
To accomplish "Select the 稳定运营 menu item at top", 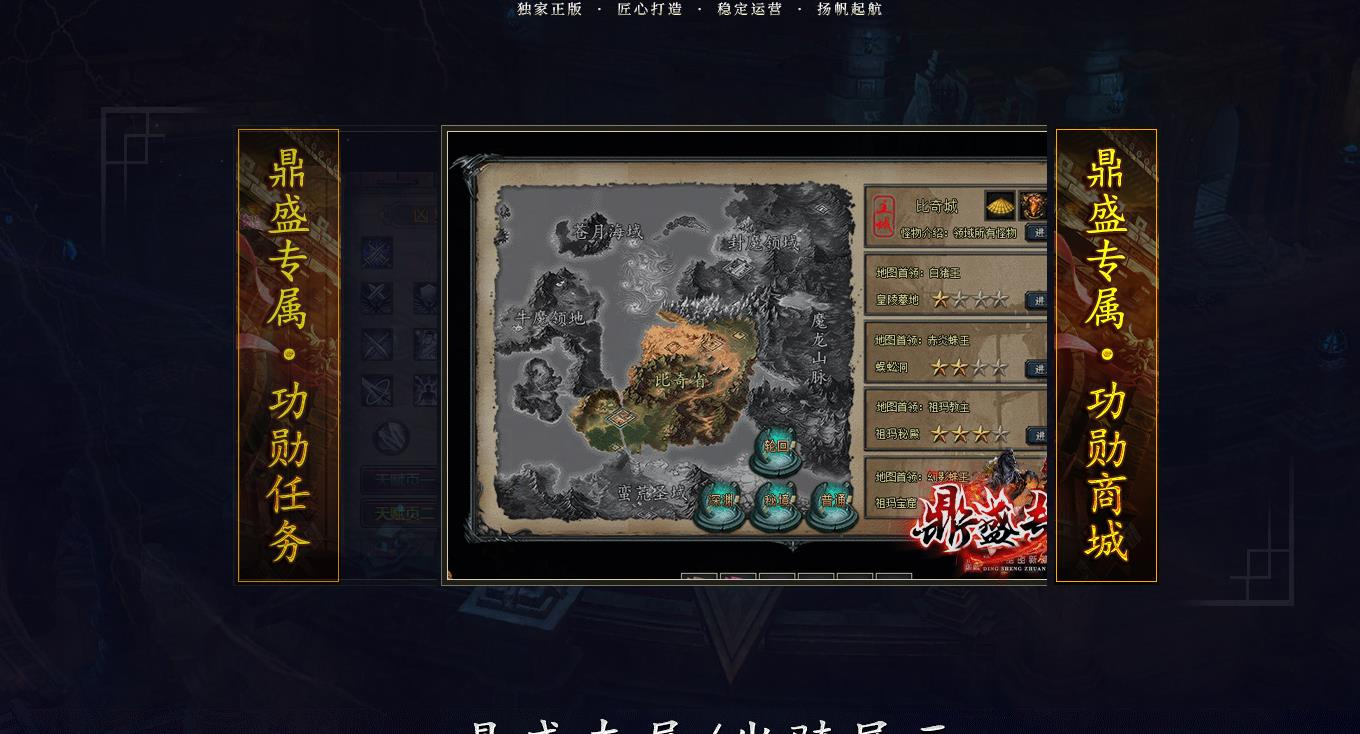I will [749, 10].
